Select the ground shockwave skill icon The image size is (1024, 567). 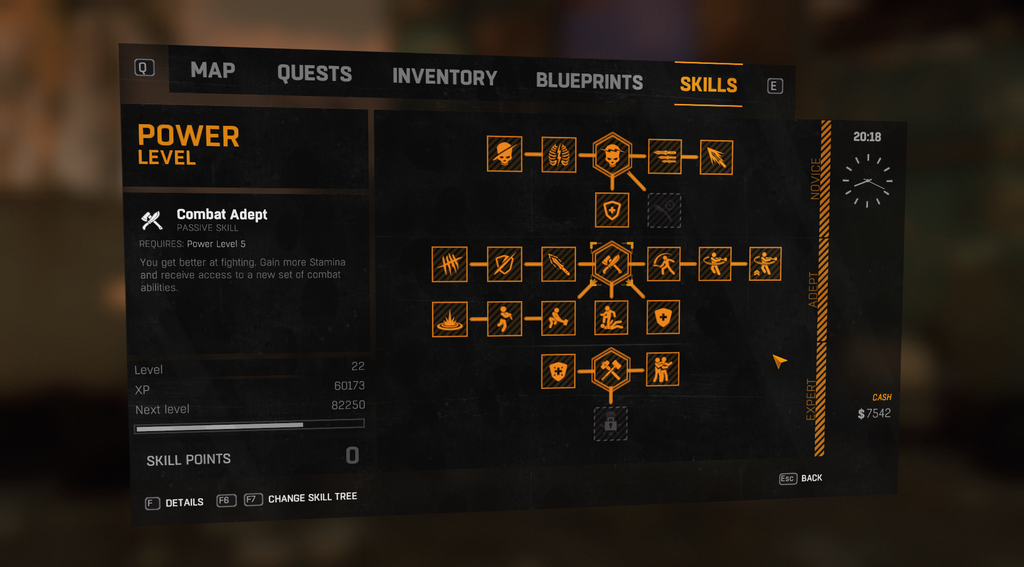click(x=450, y=318)
